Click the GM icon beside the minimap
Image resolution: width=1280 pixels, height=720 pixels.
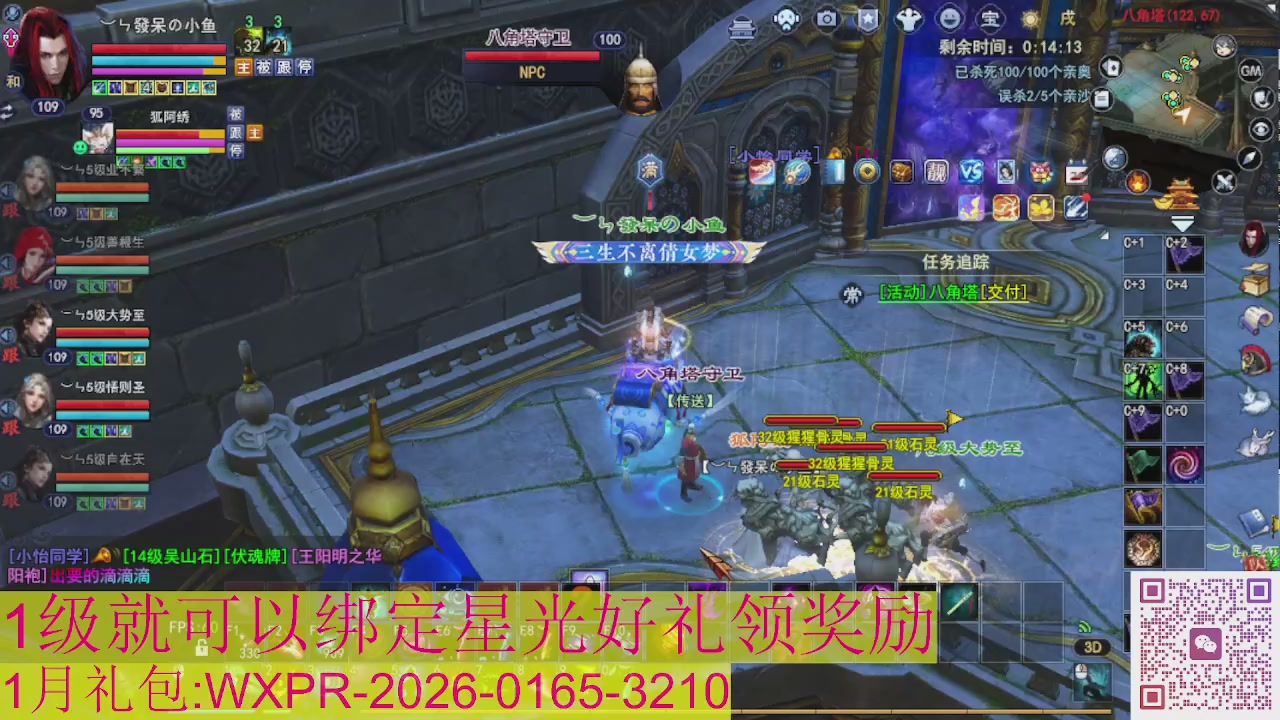1250,70
